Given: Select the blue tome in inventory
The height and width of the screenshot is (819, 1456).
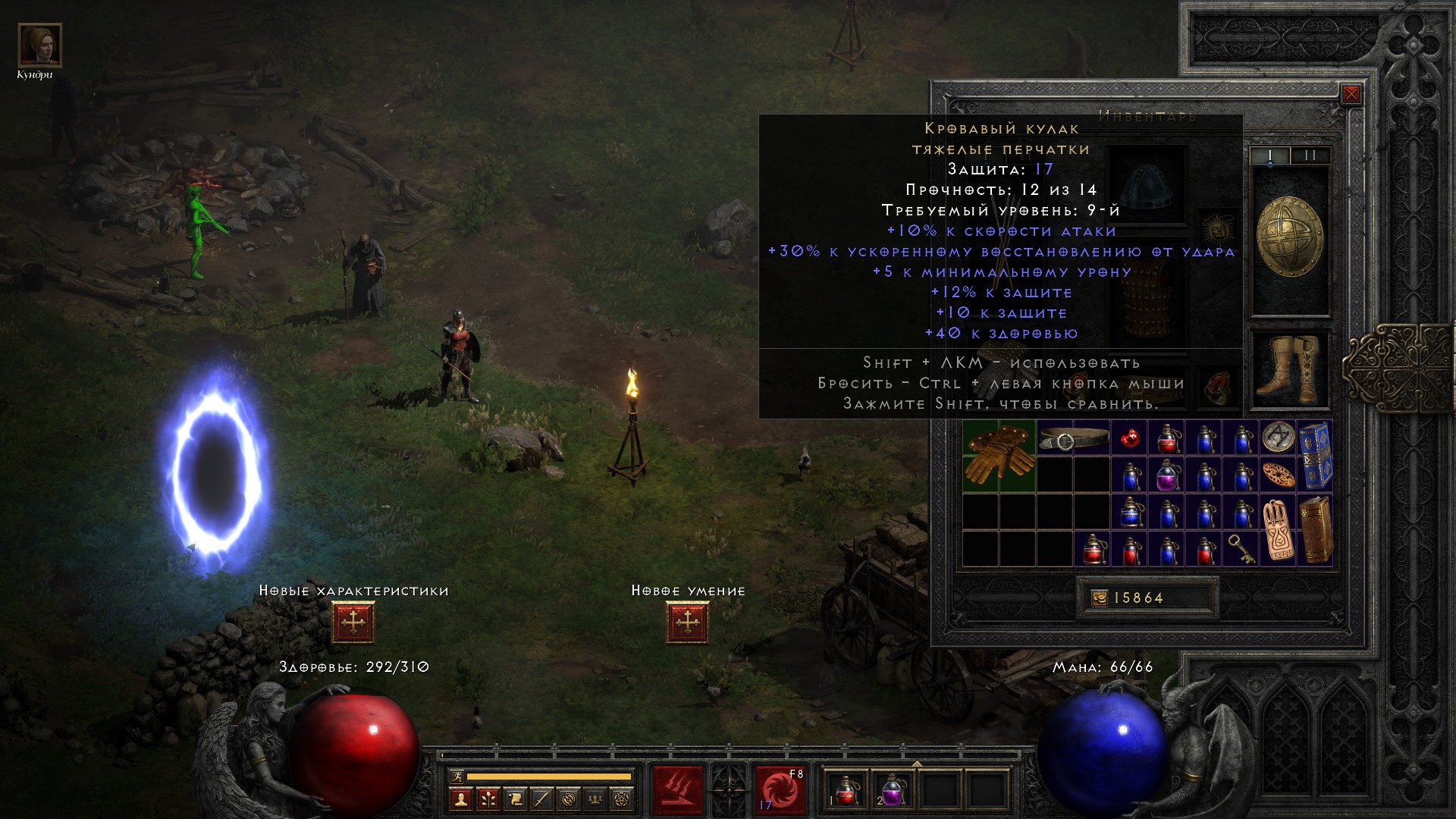Looking at the screenshot, I should pos(1315,457).
